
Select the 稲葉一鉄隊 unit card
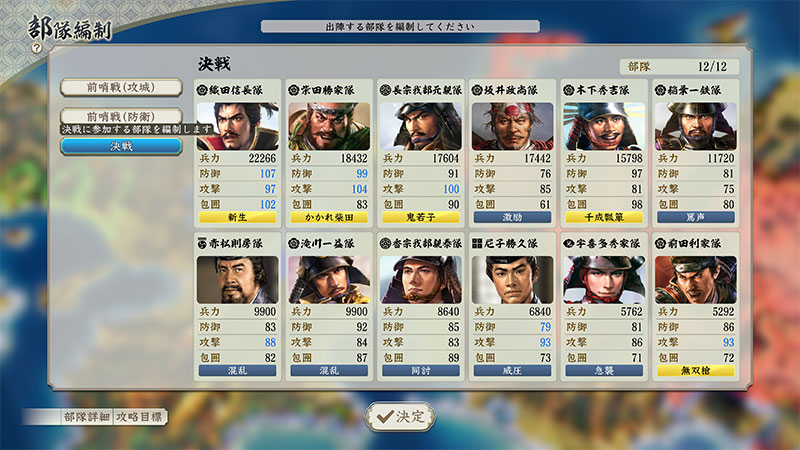(696, 152)
